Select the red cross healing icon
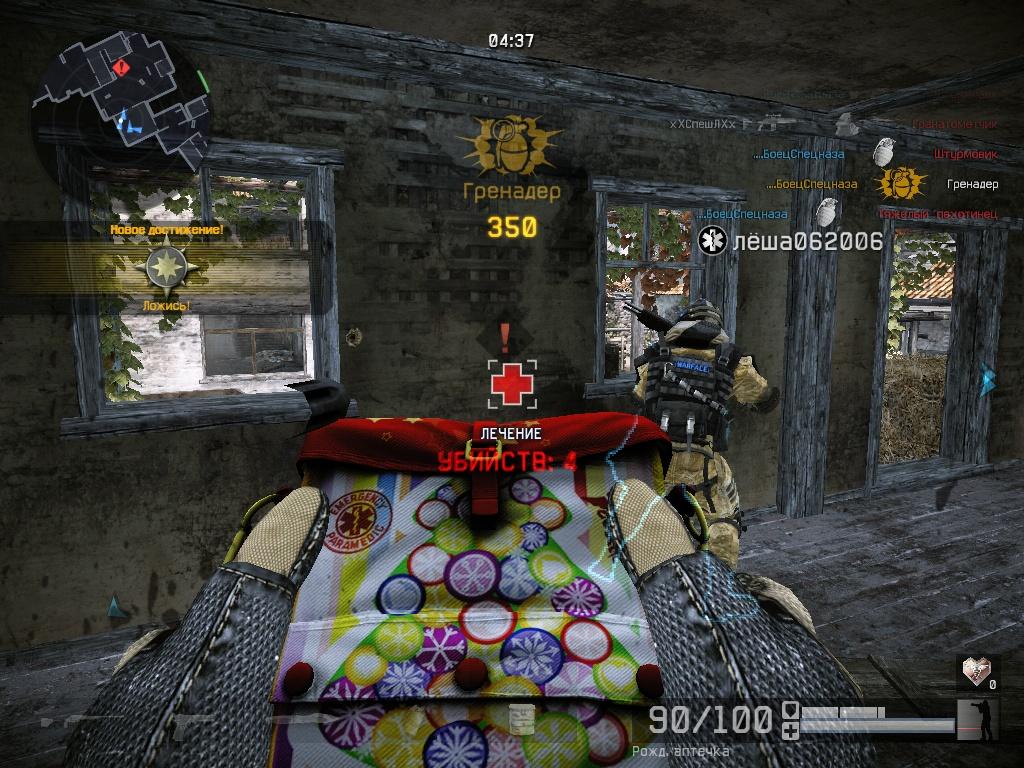The height and width of the screenshot is (768, 1024). [x=512, y=384]
